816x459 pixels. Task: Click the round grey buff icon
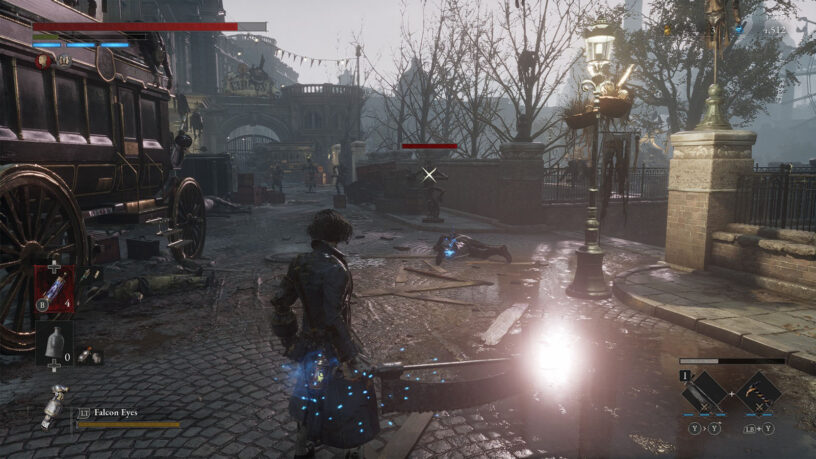click(64, 60)
